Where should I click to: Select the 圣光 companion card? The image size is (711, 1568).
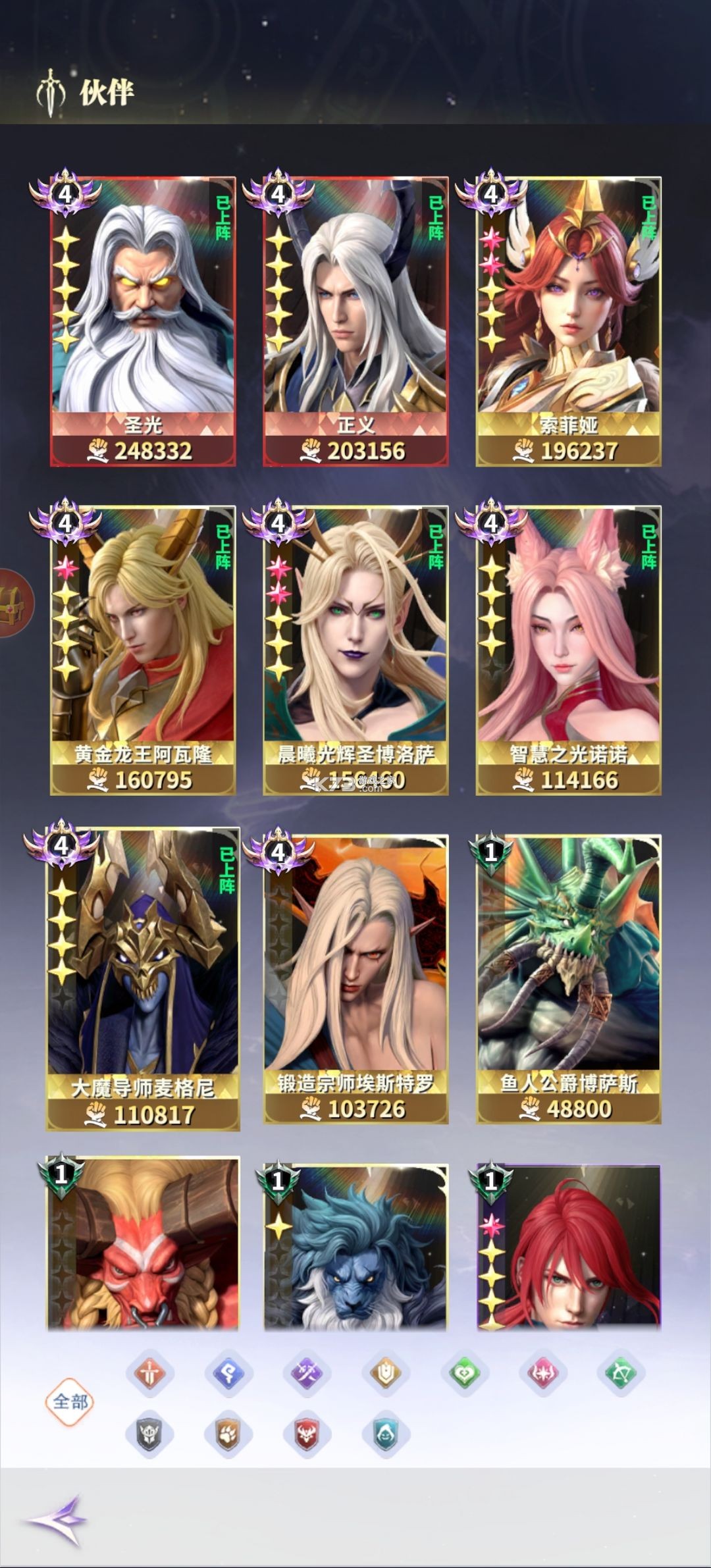click(143, 321)
